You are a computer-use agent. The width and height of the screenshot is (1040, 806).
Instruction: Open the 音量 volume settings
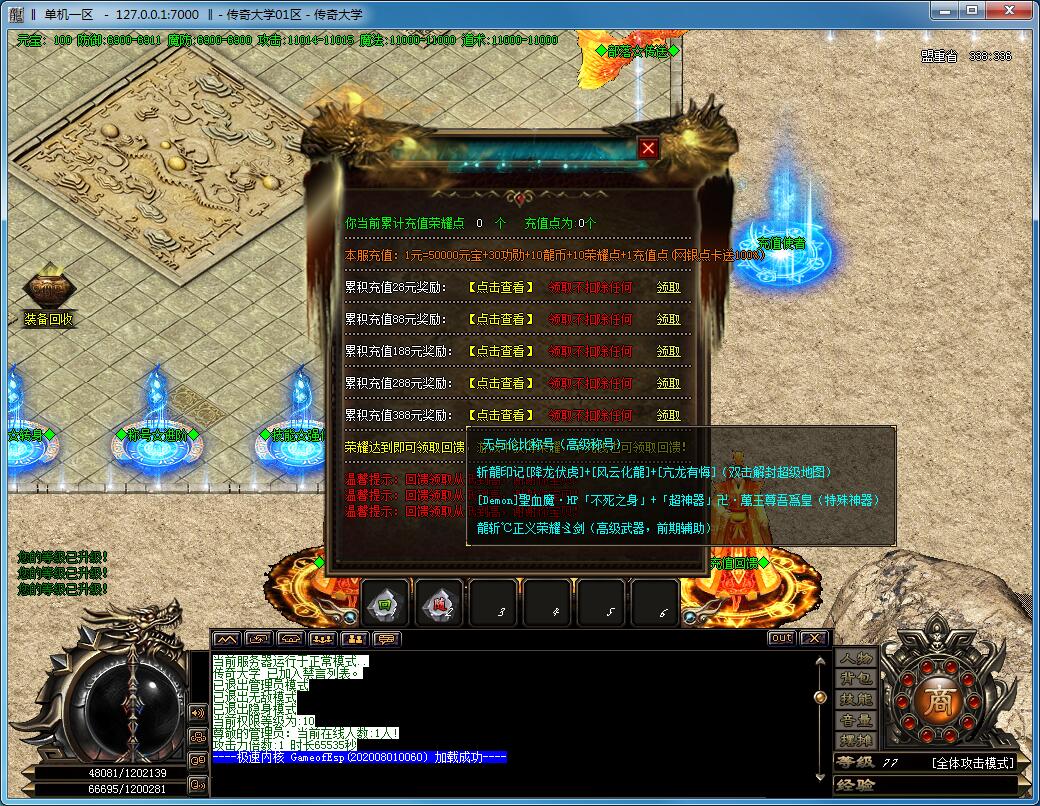[856, 720]
